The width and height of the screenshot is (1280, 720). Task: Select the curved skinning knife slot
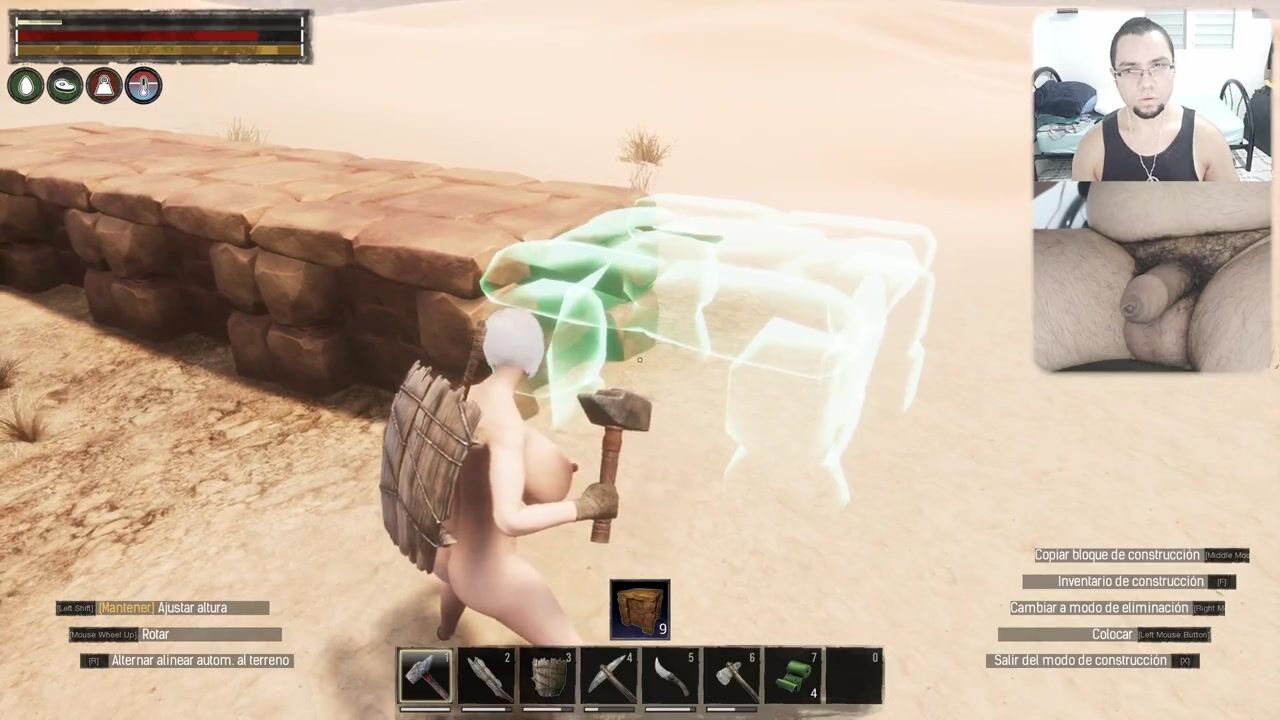670,677
